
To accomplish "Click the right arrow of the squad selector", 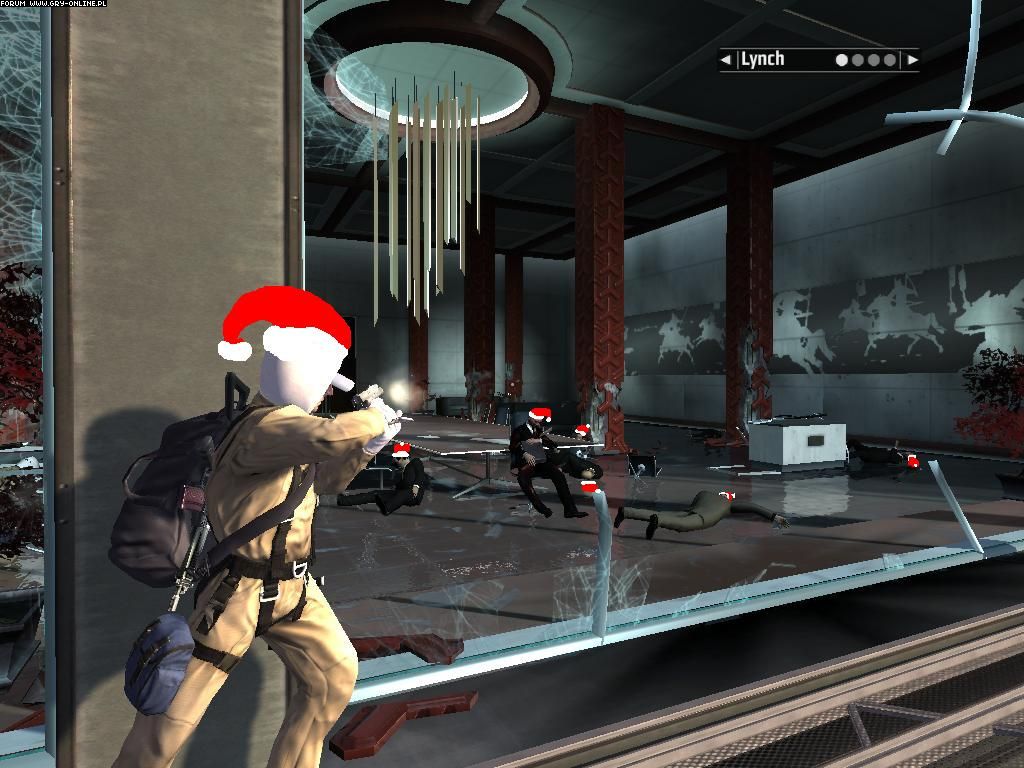I will pos(911,60).
